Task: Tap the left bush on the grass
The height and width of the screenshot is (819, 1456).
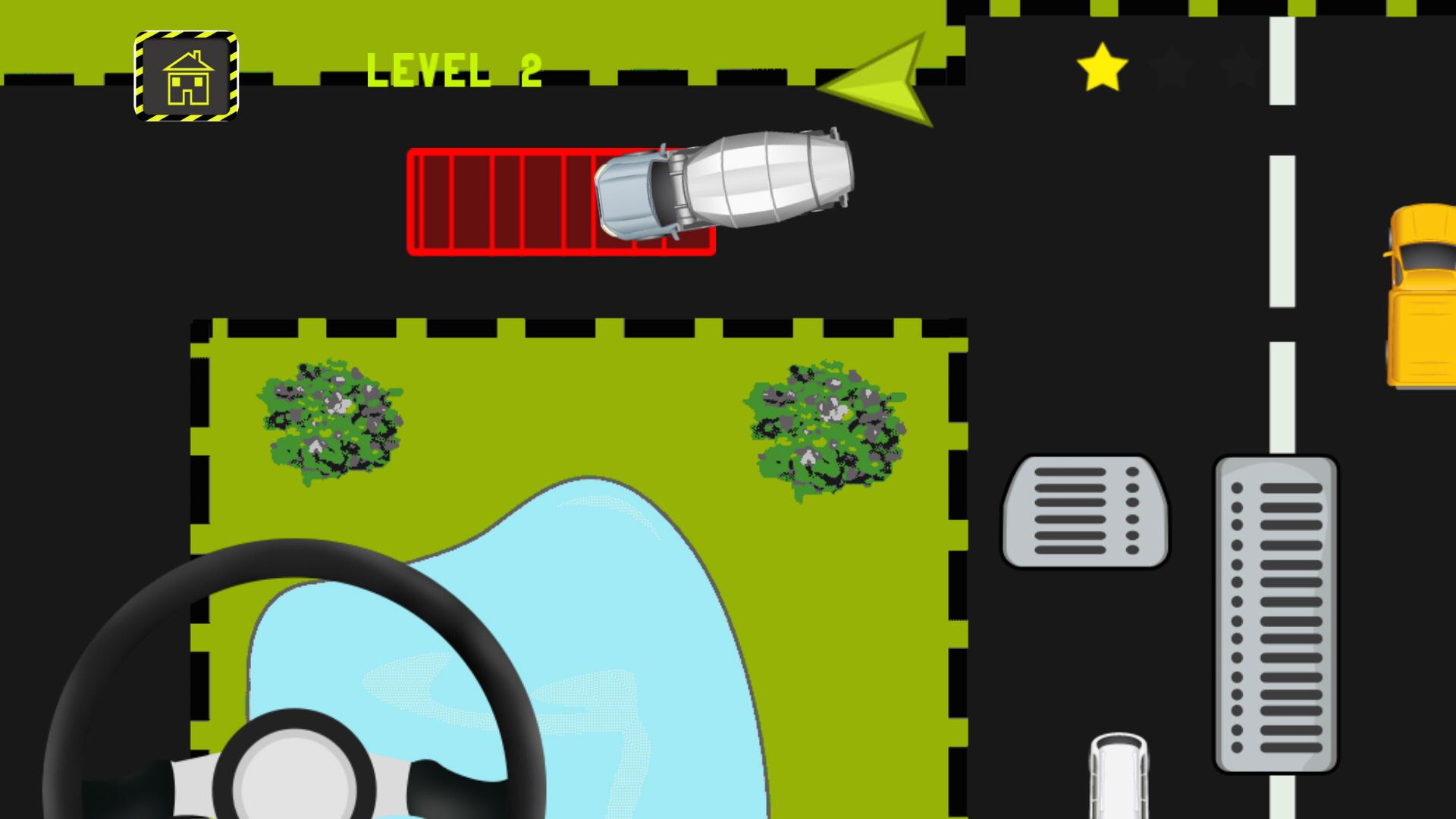Action: tap(330, 421)
